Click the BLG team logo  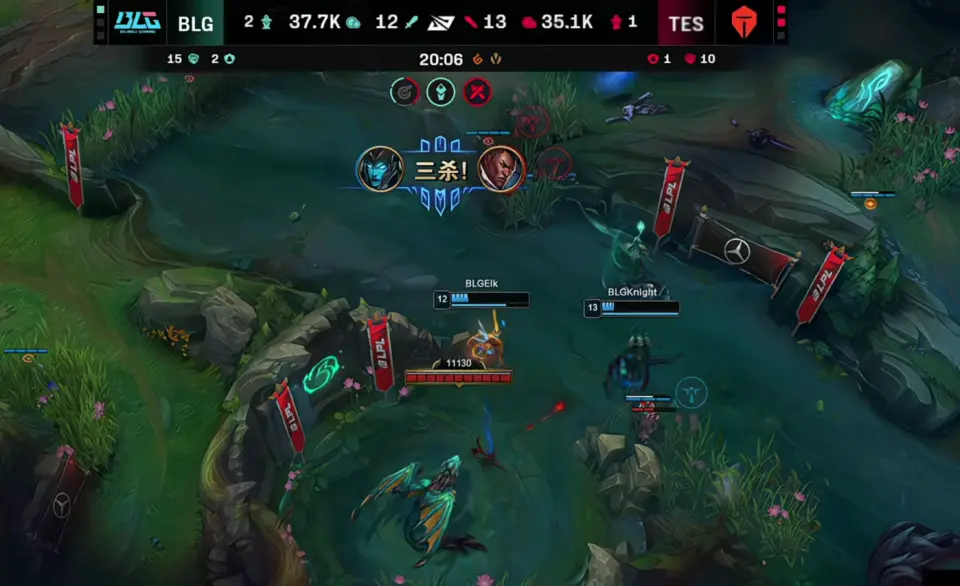136,22
